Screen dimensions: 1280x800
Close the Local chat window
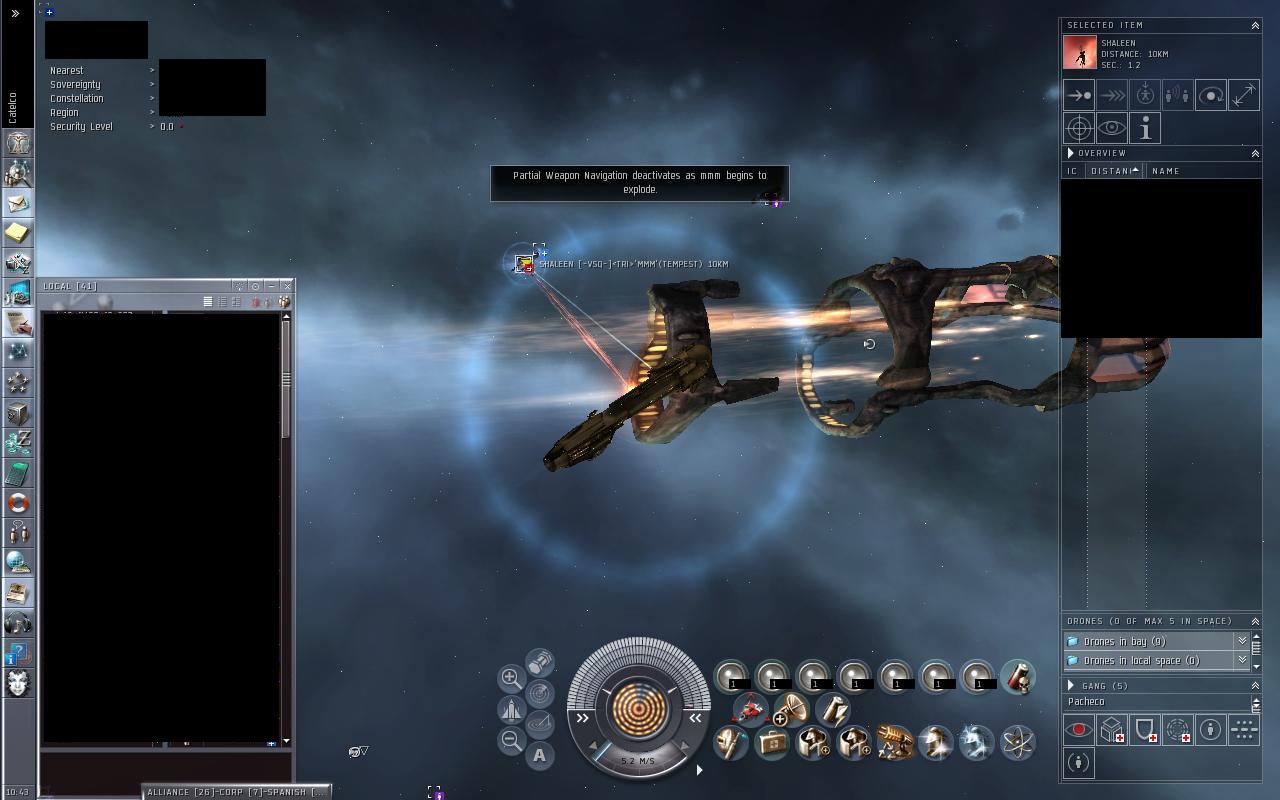(x=287, y=286)
